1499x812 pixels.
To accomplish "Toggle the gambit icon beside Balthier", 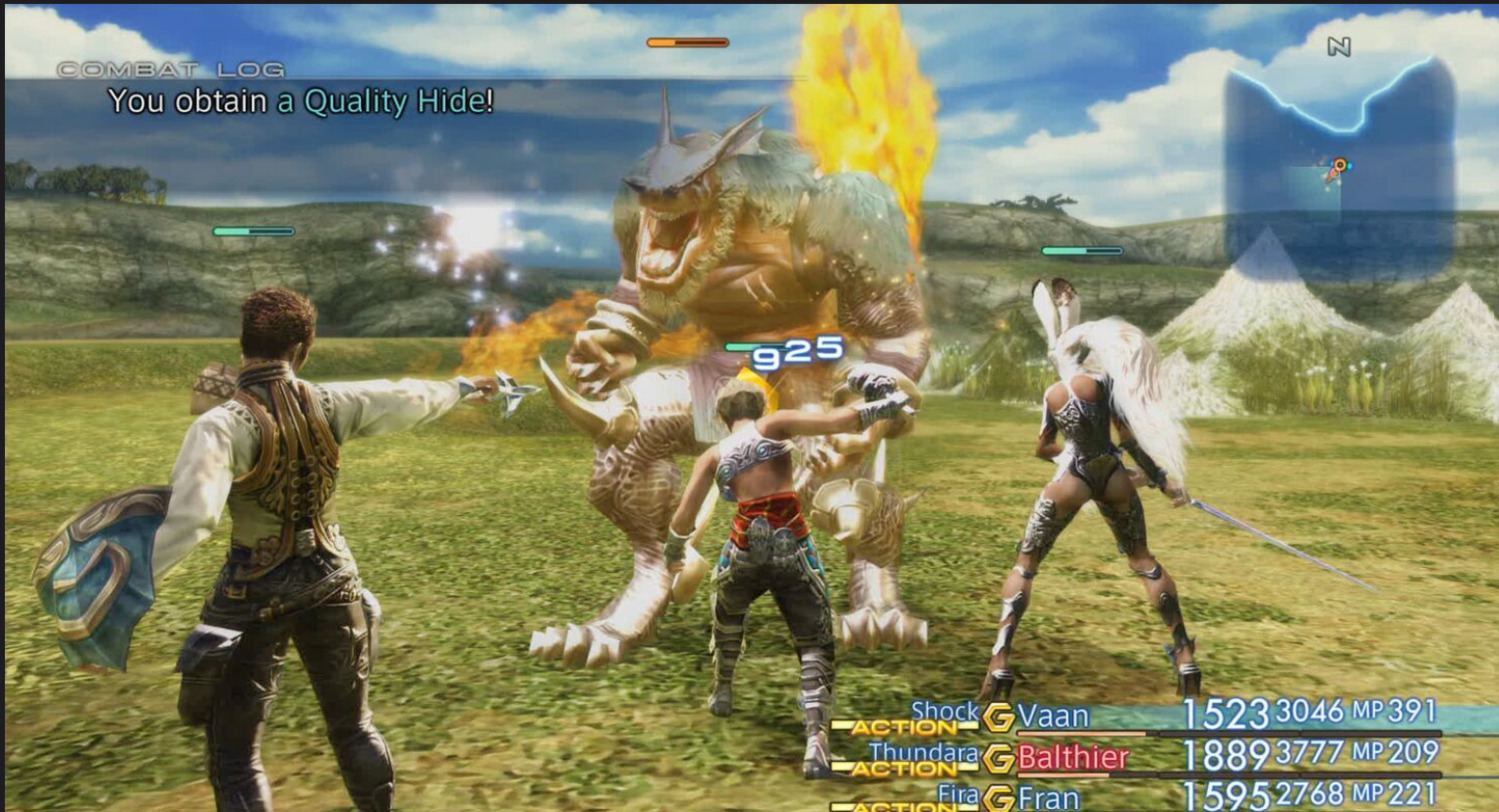I will point(998,758).
